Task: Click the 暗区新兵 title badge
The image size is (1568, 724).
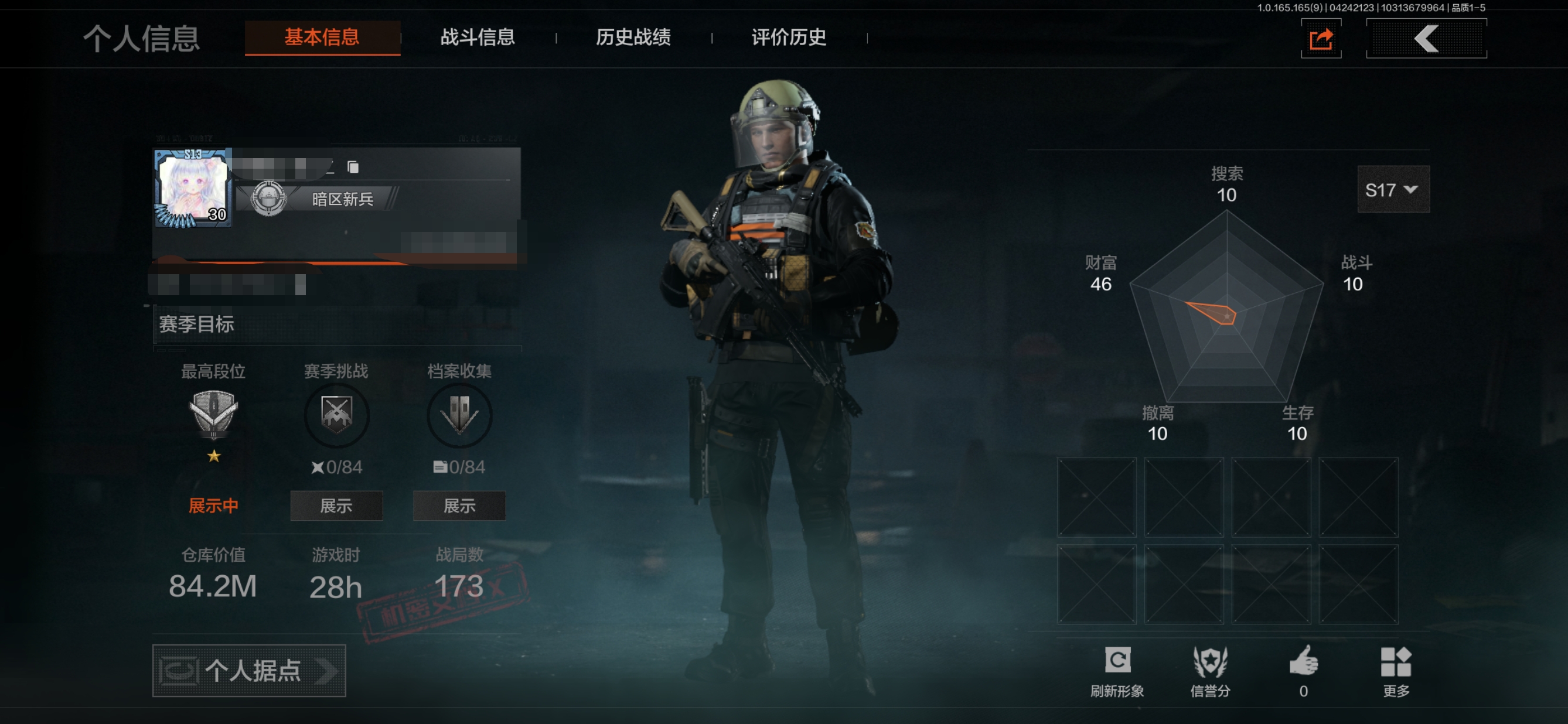Action: [x=323, y=199]
